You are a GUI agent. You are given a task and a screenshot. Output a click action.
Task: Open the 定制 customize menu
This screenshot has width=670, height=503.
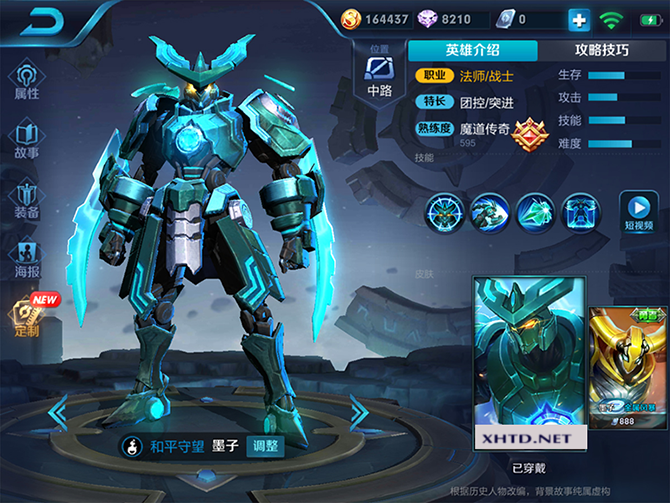[x=27, y=319]
